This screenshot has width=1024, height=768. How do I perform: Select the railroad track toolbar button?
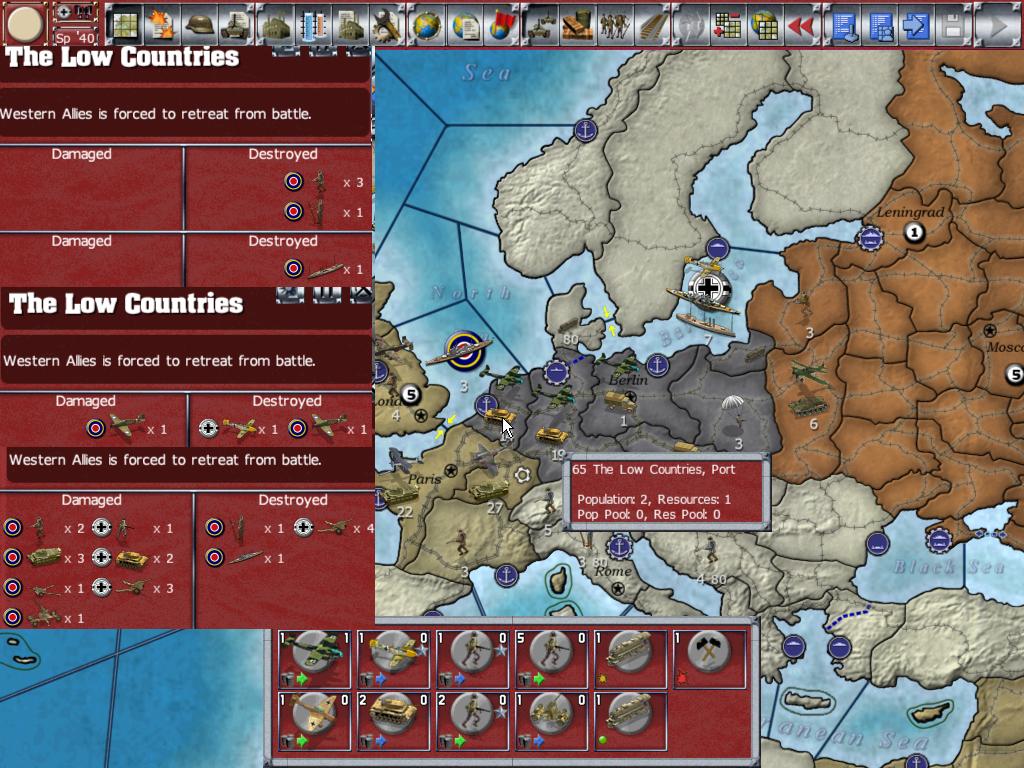[652, 25]
